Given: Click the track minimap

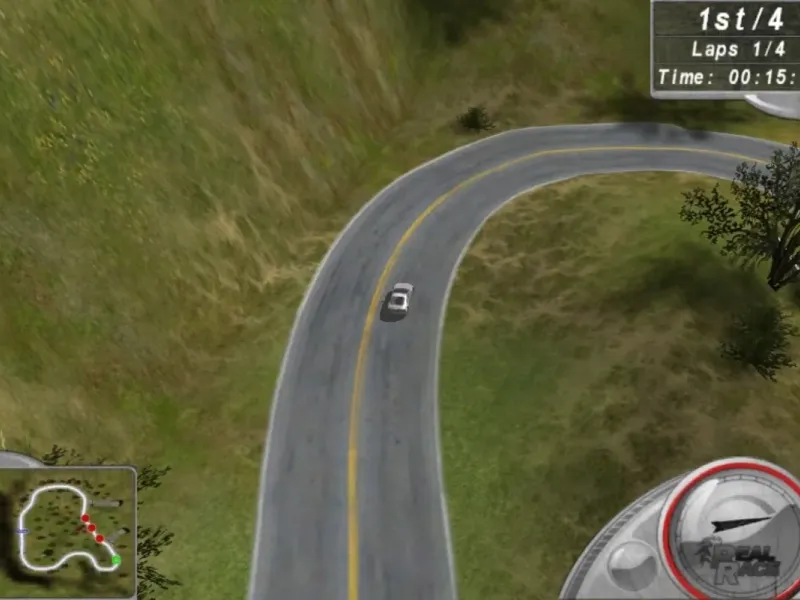Looking at the screenshot, I should coord(67,531).
